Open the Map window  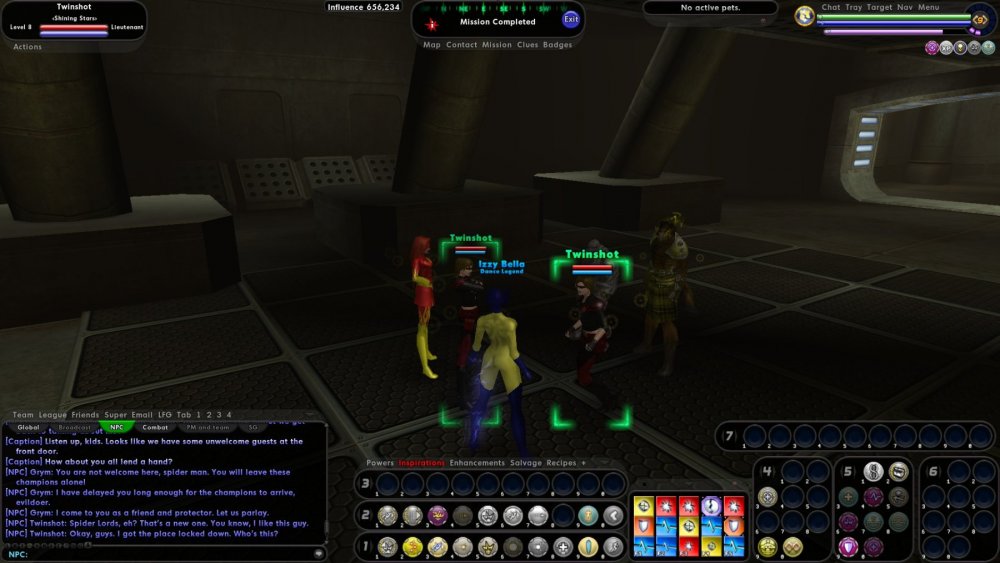[x=432, y=45]
